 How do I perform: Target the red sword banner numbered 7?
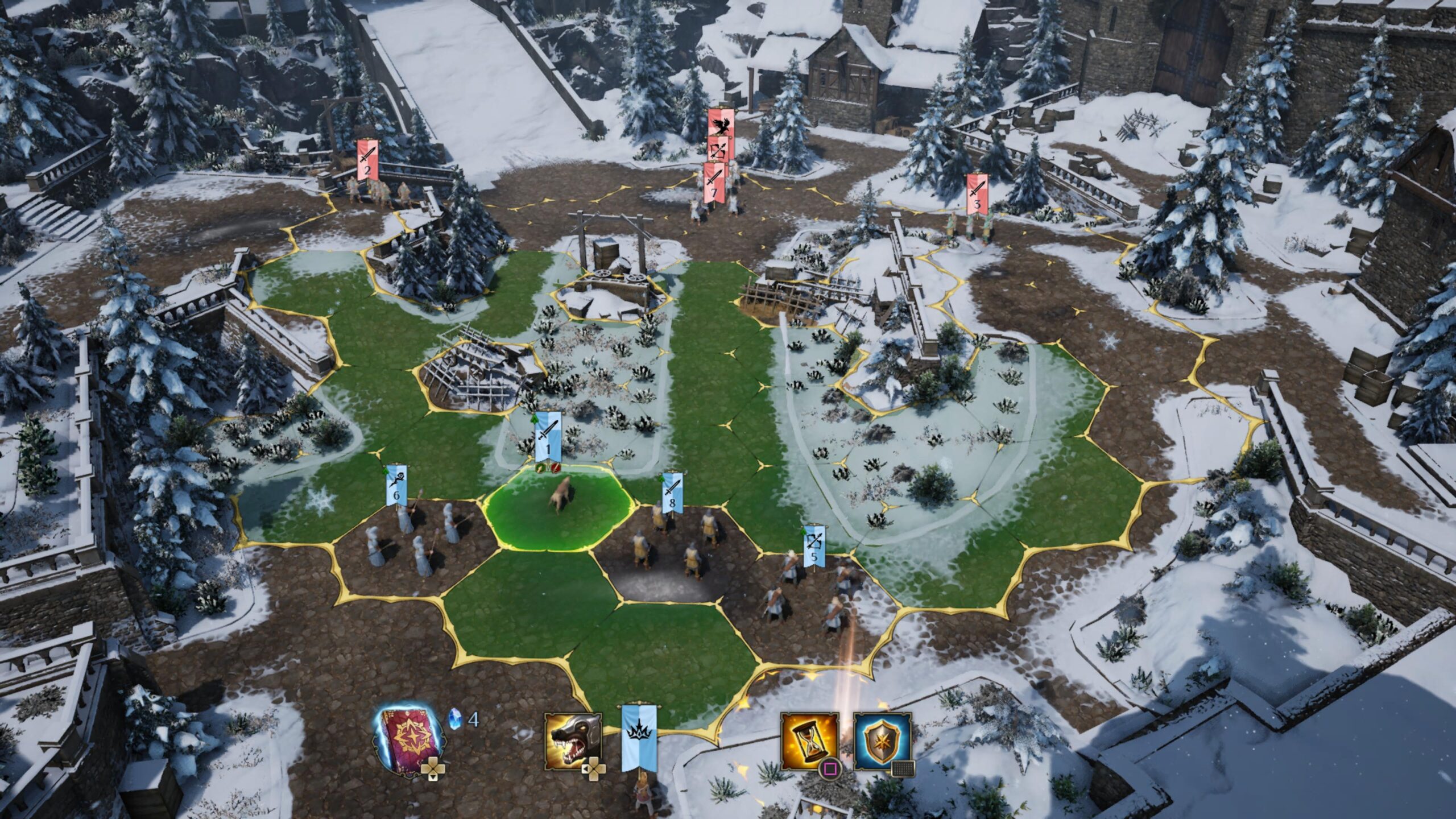(x=714, y=183)
